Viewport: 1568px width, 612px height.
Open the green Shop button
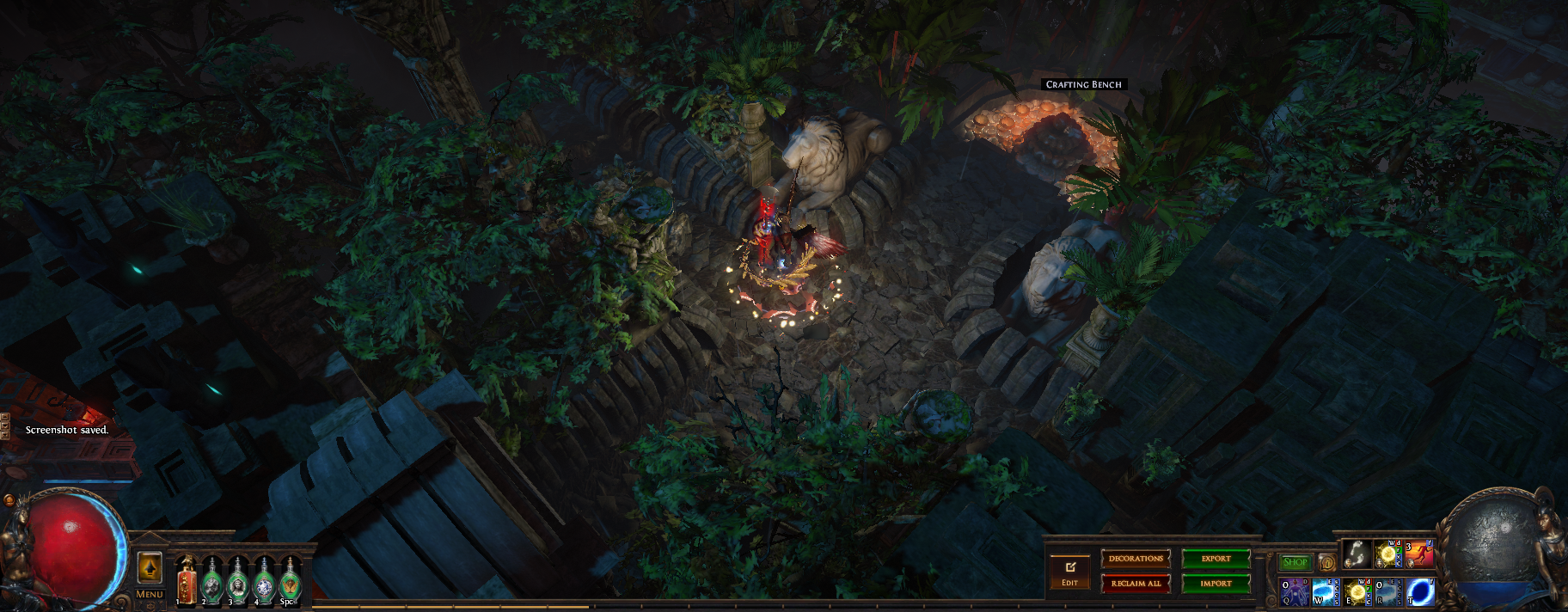[1295, 563]
